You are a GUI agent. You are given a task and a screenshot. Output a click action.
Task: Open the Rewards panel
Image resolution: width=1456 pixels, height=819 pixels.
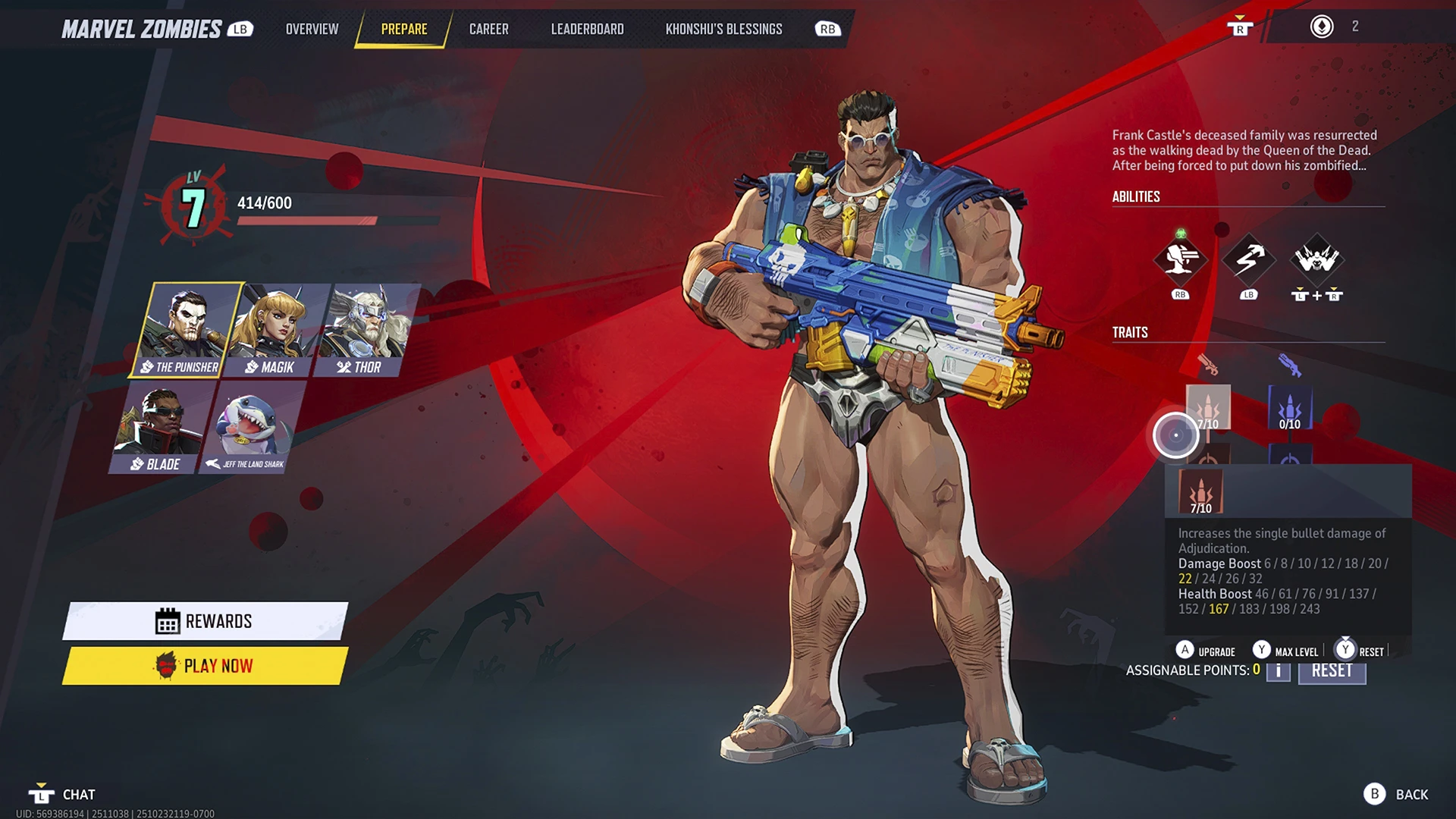(x=205, y=621)
